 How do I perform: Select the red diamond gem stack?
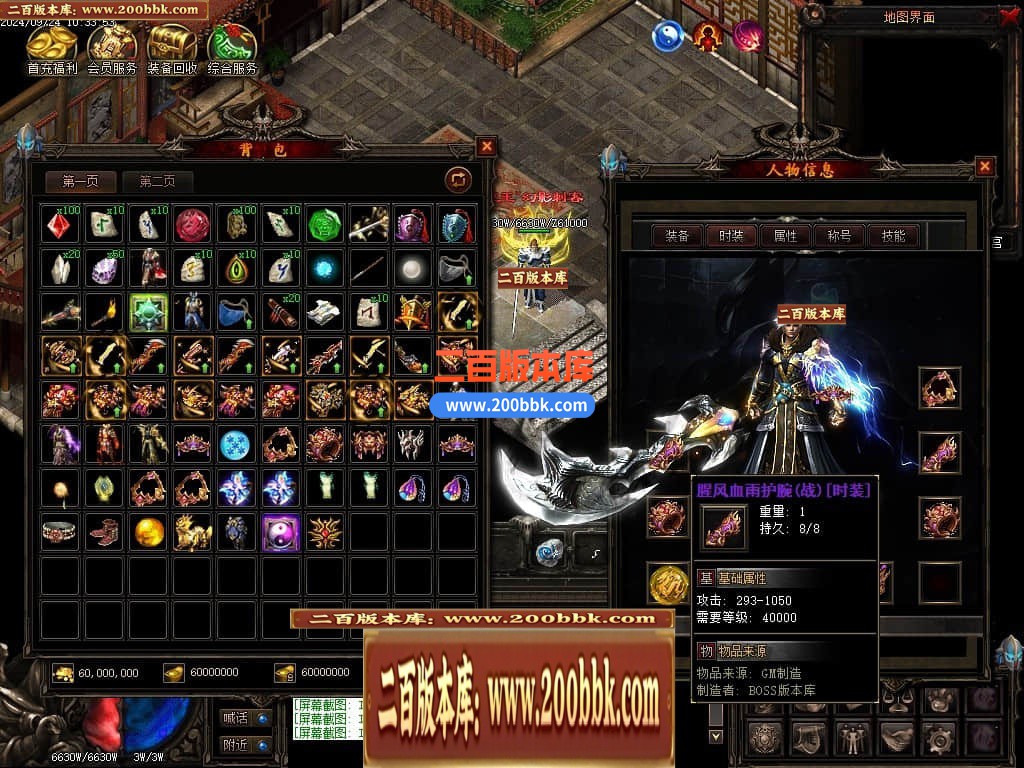click(x=60, y=224)
